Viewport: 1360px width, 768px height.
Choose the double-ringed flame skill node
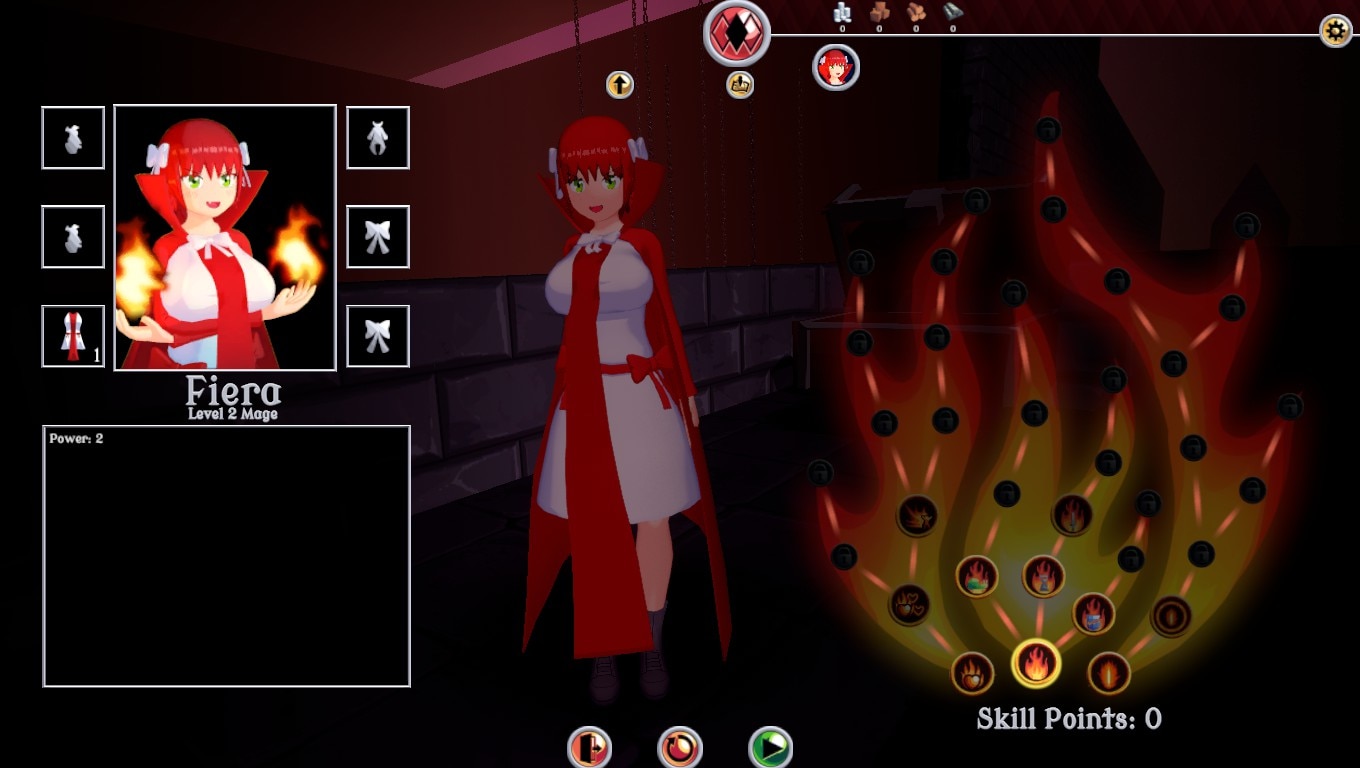point(1170,616)
